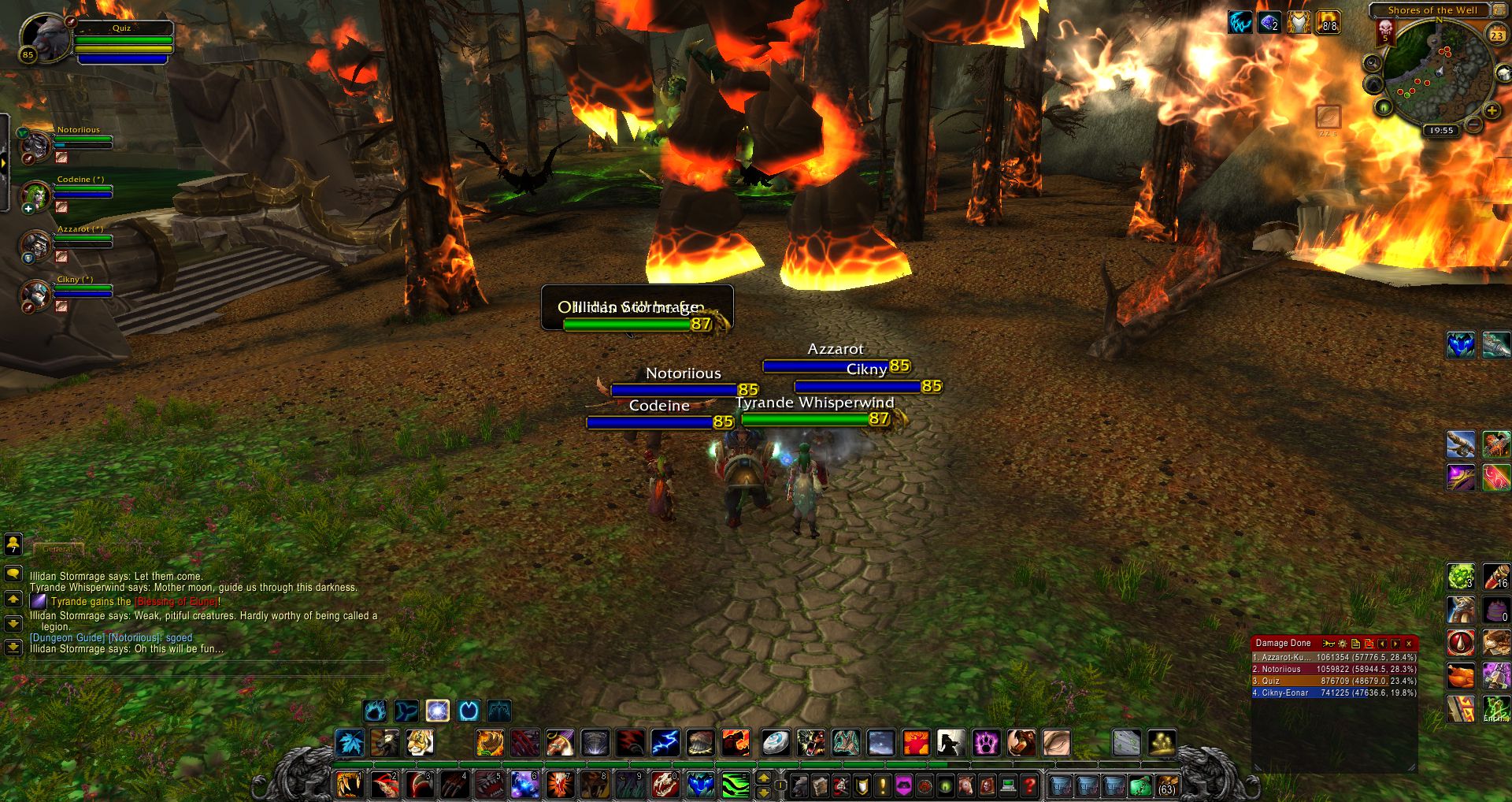Image resolution: width=1512 pixels, height=802 pixels.
Task: Zoom out the minimap with minus button
Action: [x=1473, y=124]
